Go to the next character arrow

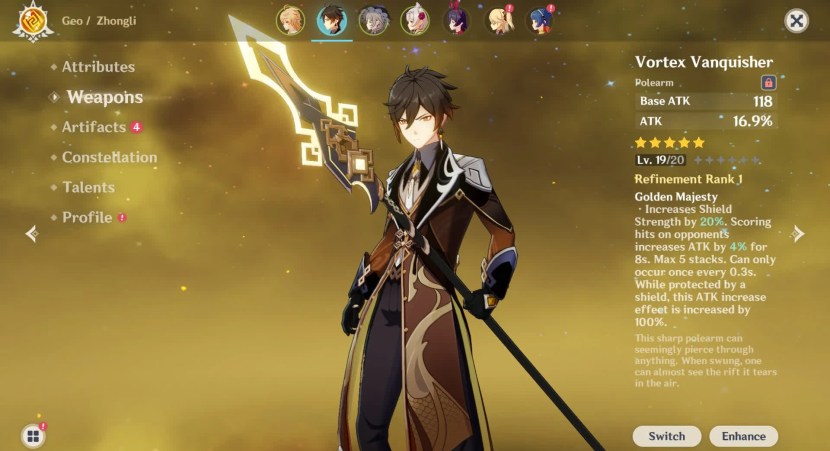coord(797,233)
